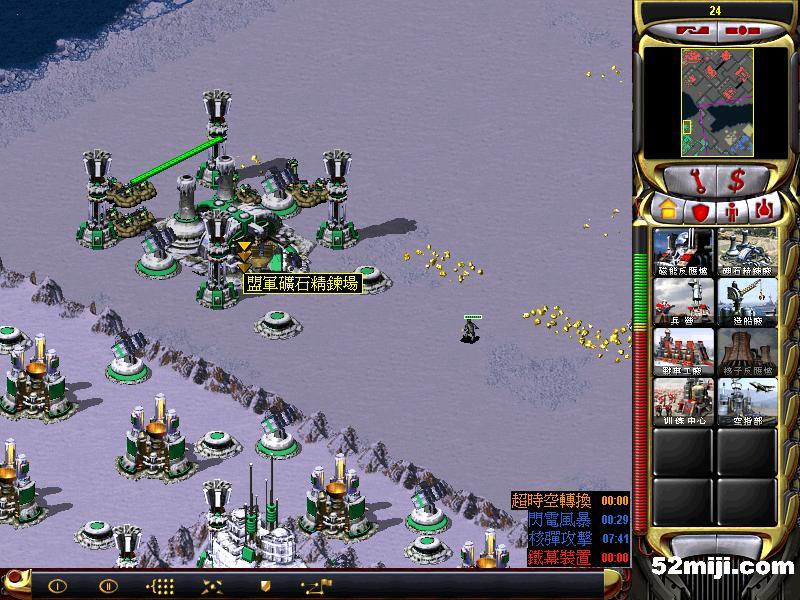Click the guard shield command button
Viewport: 800px width, 600px height.
click(x=265, y=586)
